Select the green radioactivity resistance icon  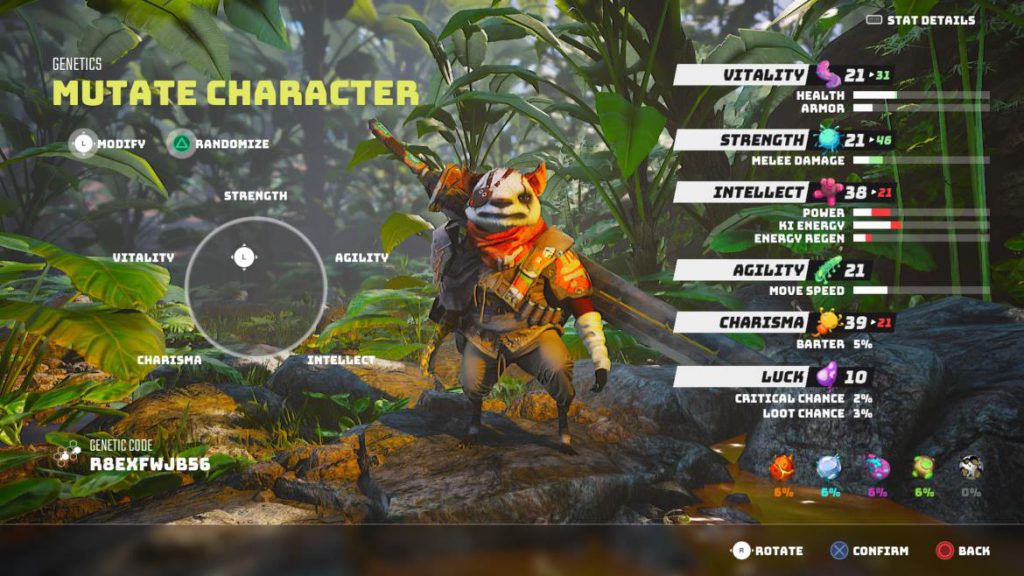(923, 467)
